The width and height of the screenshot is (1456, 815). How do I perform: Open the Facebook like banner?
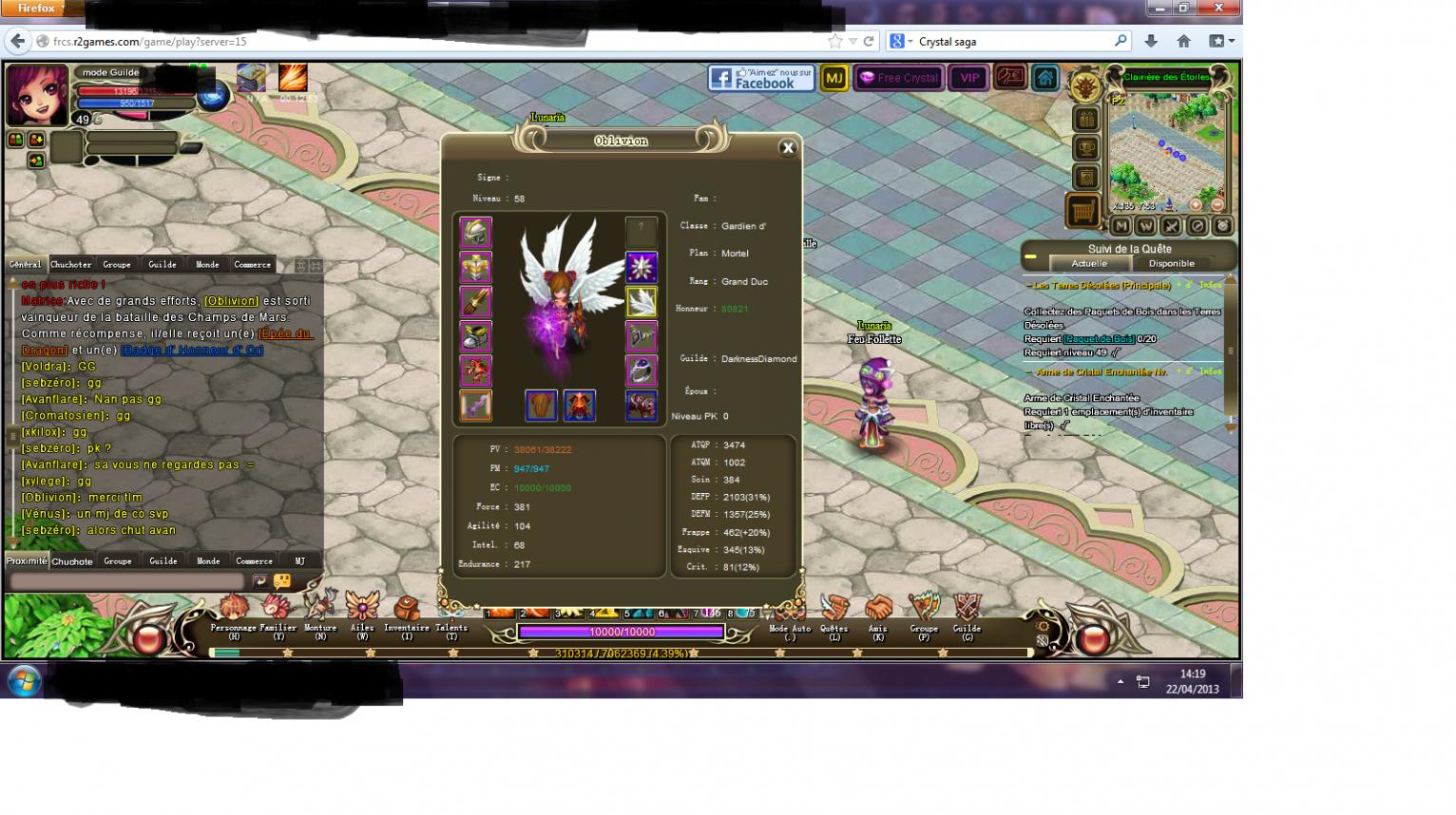pos(761,78)
